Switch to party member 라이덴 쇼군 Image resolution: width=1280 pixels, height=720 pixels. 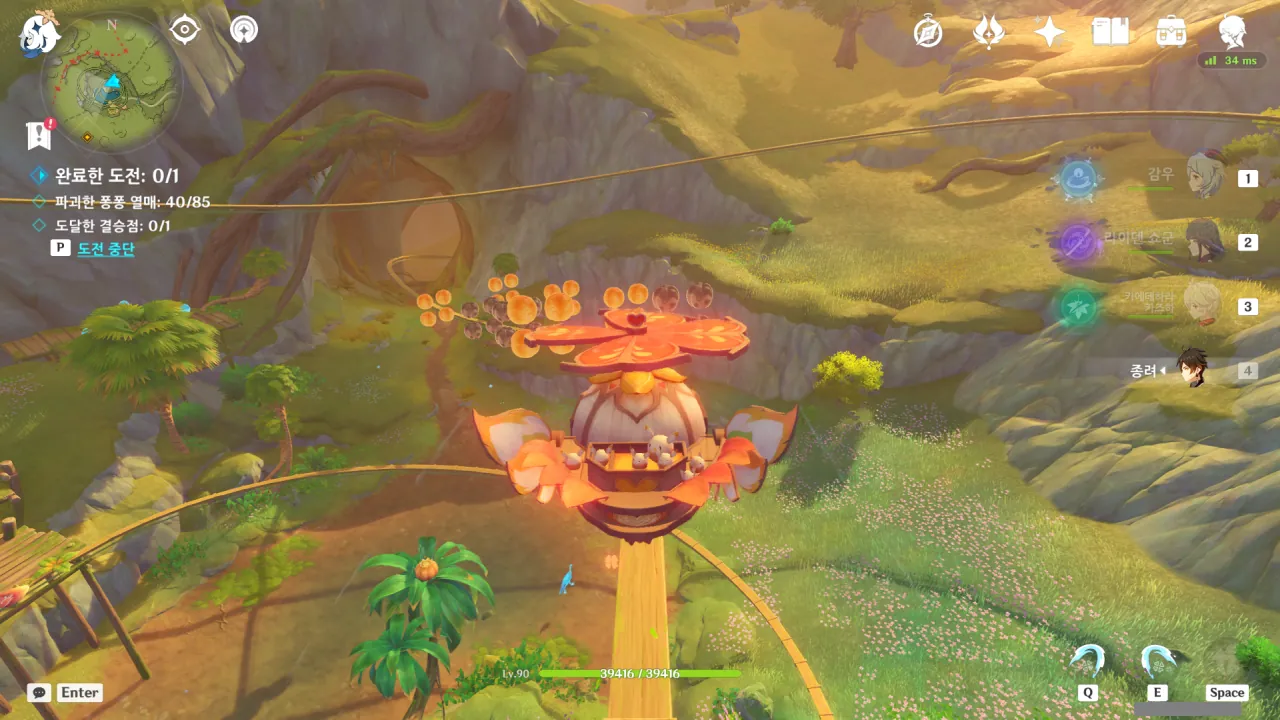1204,241
